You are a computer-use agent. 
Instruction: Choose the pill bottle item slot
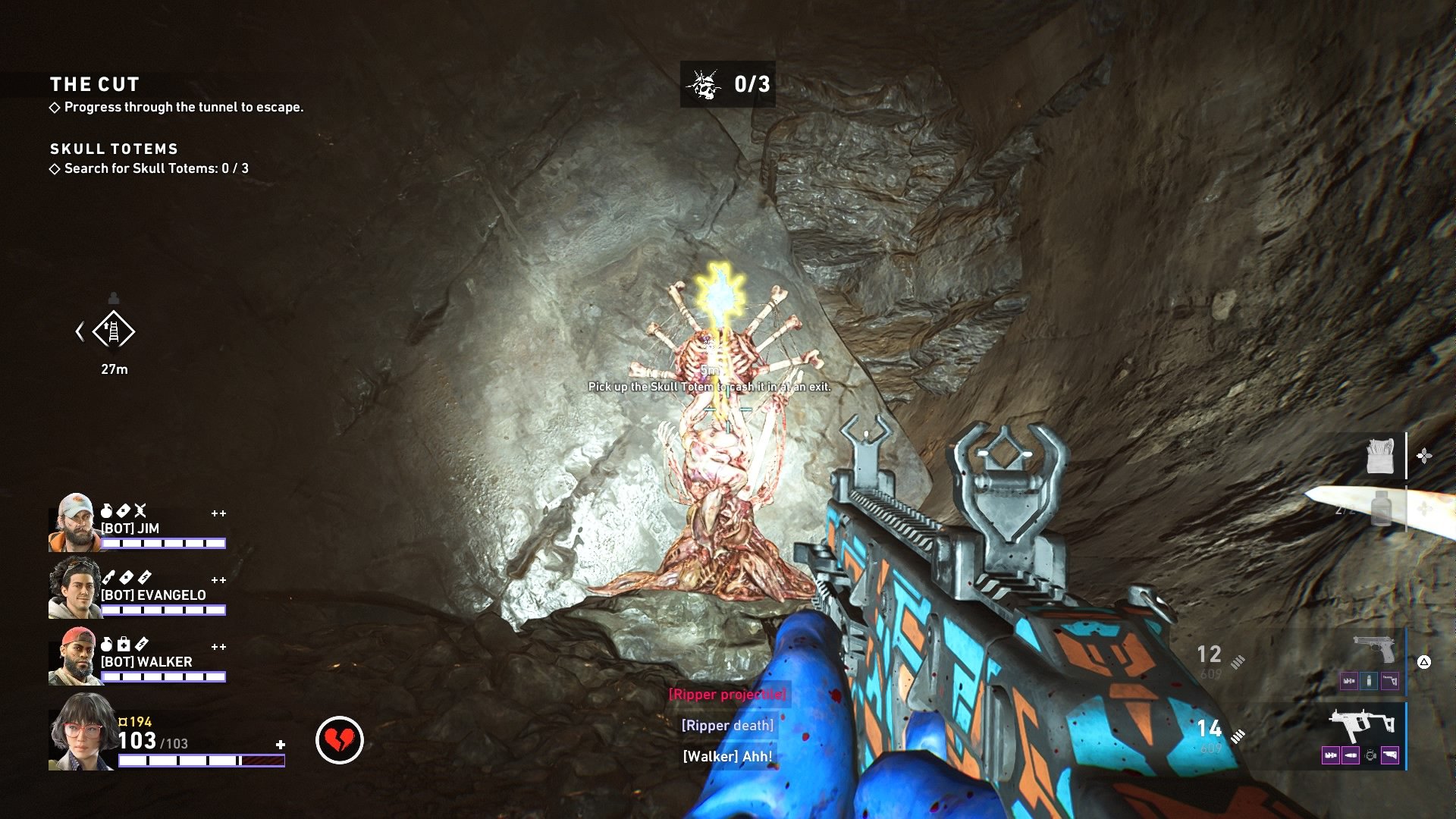click(x=1382, y=508)
